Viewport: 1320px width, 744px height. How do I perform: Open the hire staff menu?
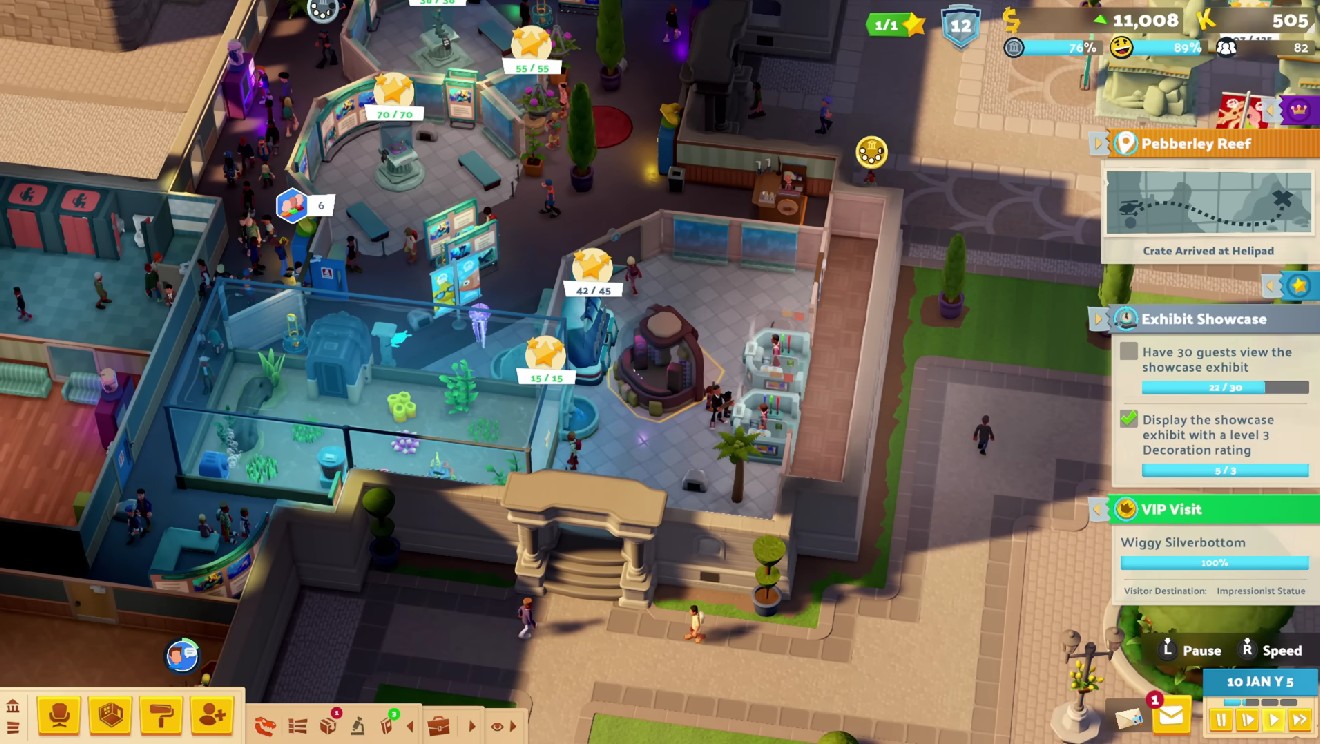point(212,715)
